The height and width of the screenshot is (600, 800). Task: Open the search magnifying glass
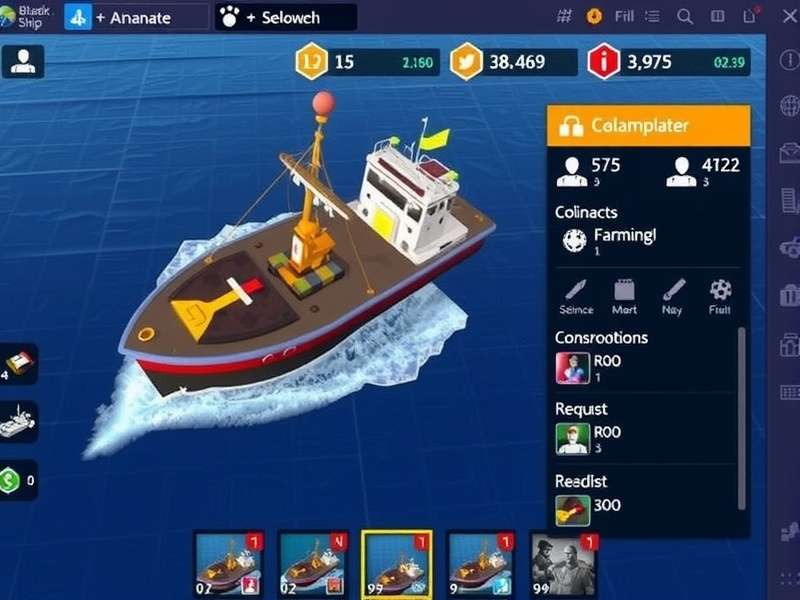tap(685, 16)
